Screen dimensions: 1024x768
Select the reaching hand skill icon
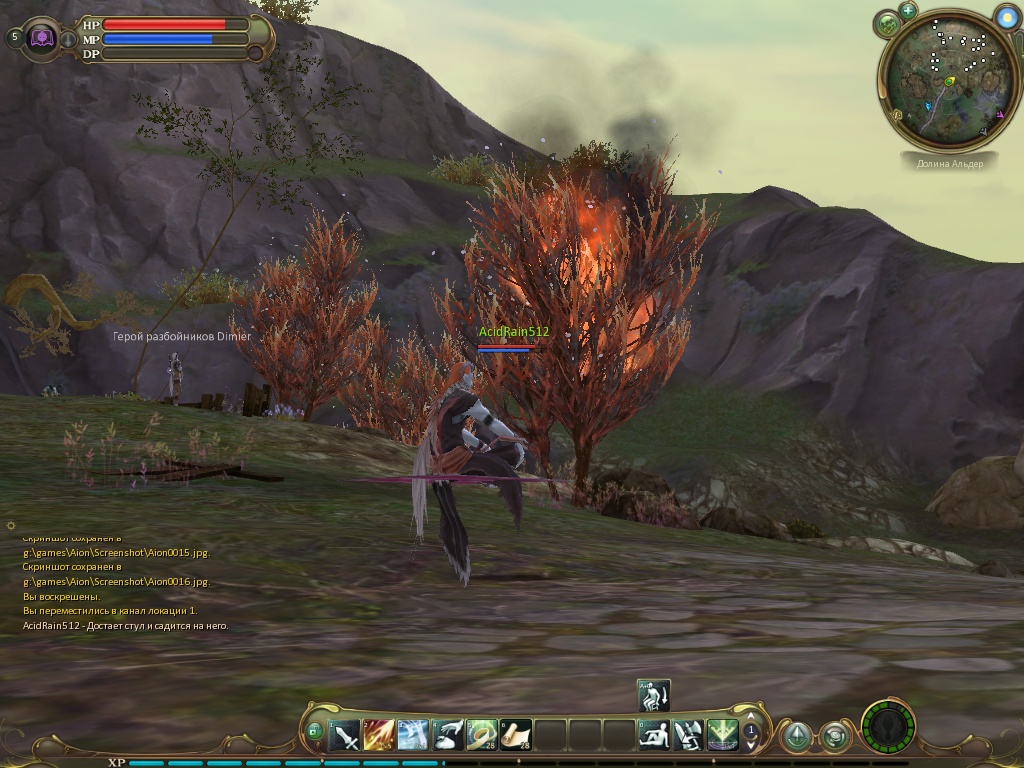click(x=448, y=736)
